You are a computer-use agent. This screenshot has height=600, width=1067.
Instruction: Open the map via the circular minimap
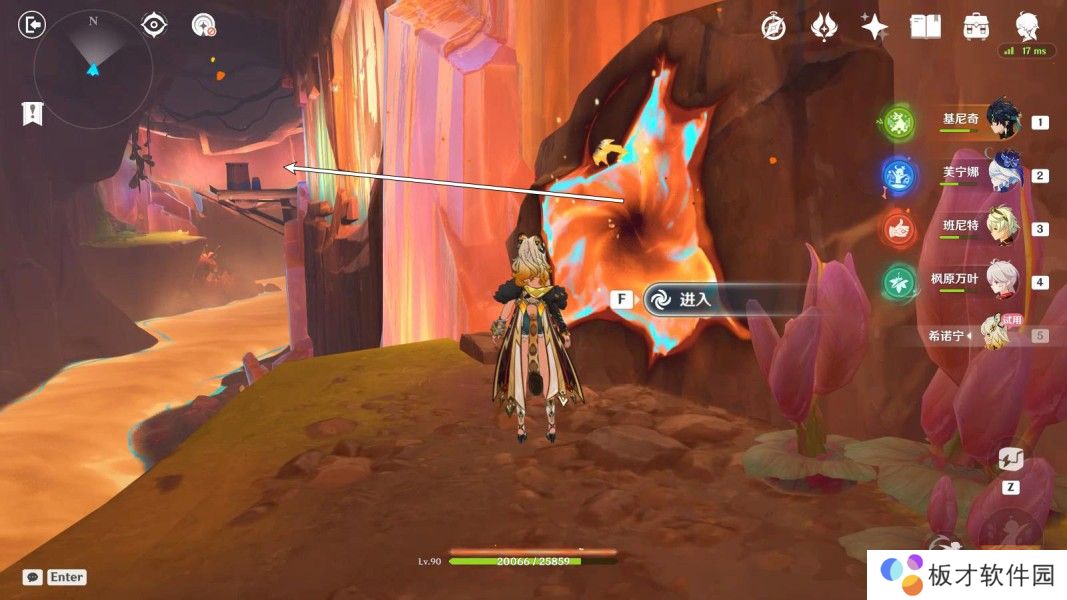pos(93,69)
